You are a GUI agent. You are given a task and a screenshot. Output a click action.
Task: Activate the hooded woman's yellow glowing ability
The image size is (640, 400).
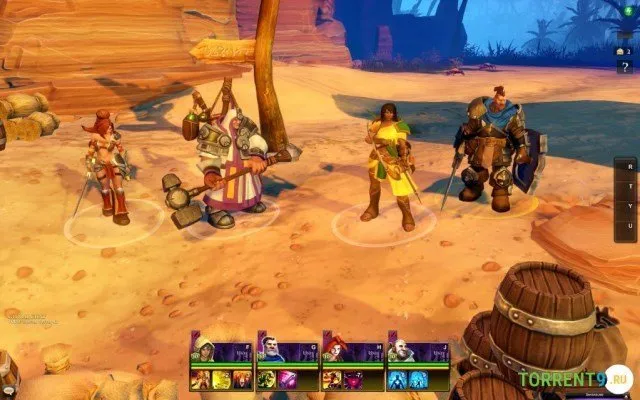pyautogui.click(x=220, y=379)
